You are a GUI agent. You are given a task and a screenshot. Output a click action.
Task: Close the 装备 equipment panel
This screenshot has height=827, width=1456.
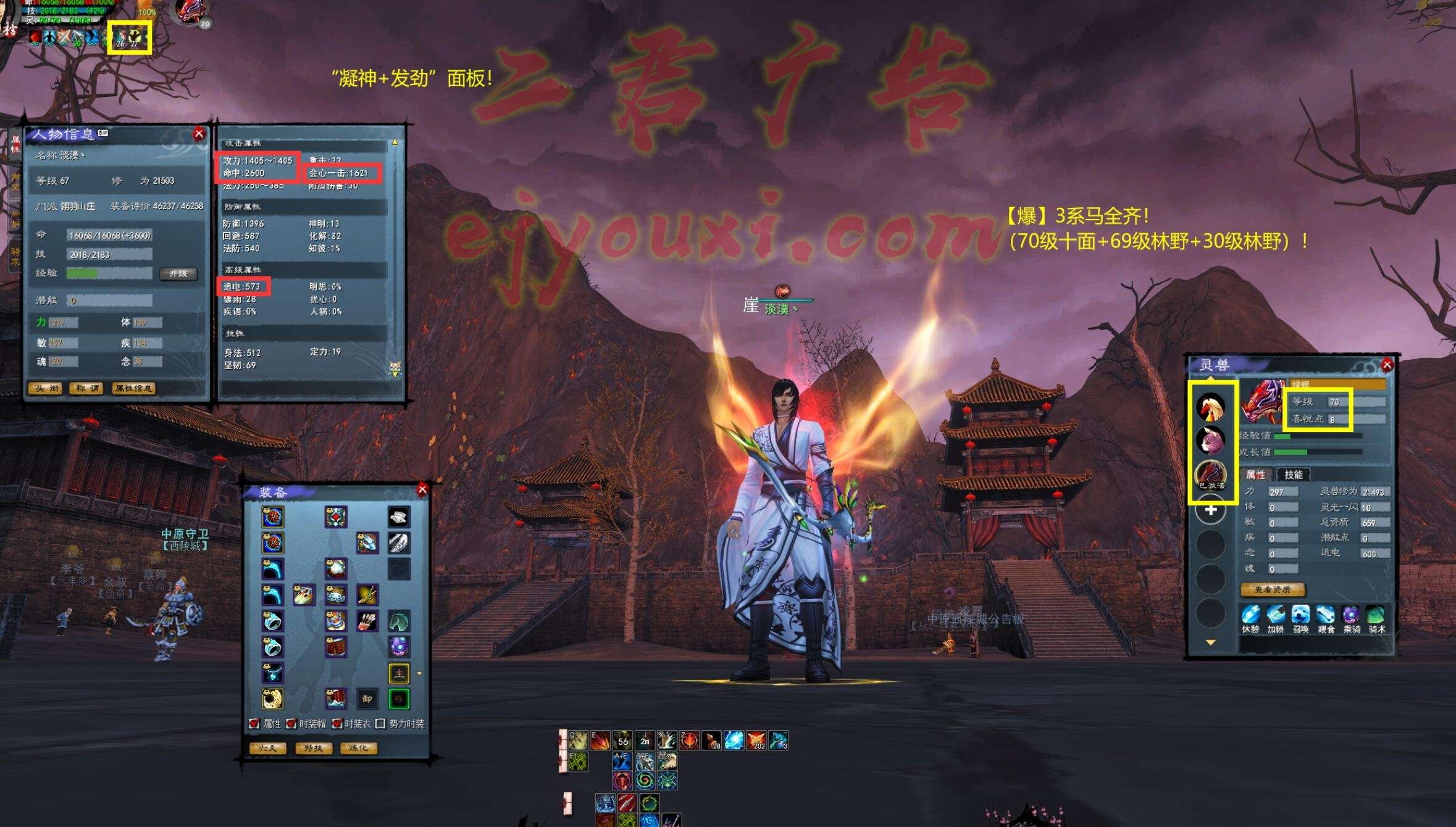click(422, 489)
